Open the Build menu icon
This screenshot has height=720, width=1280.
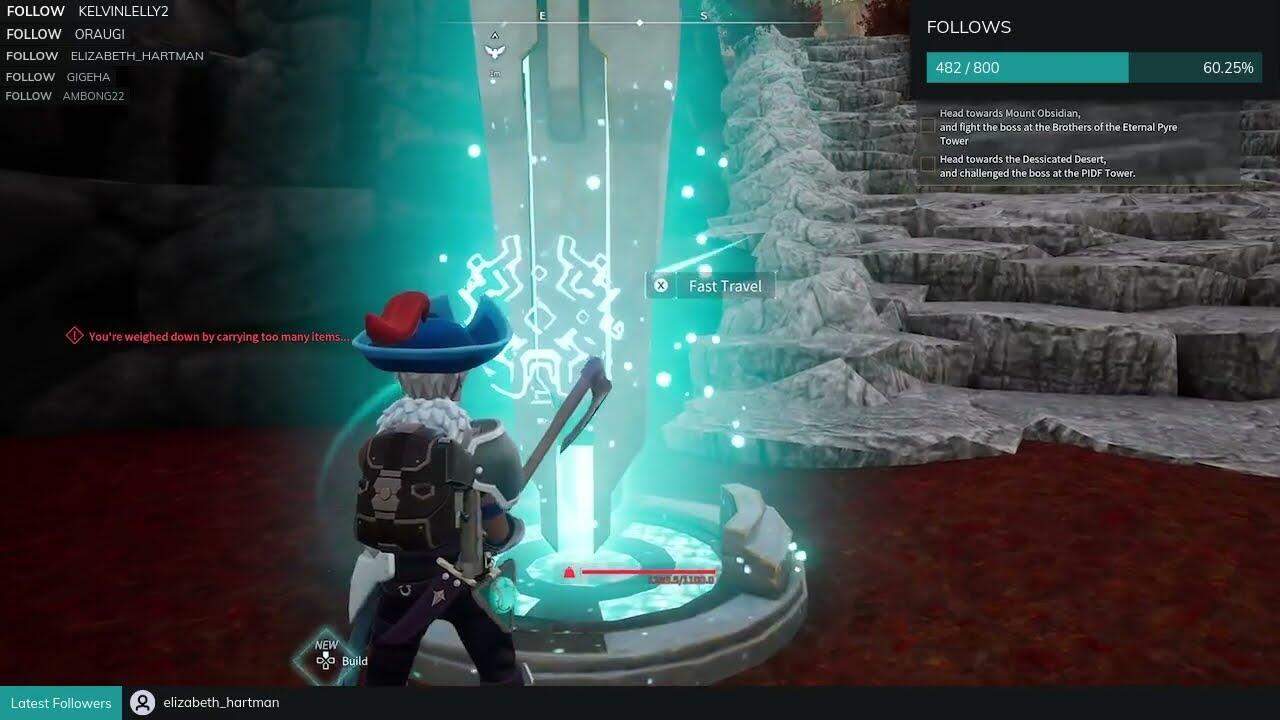point(326,661)
